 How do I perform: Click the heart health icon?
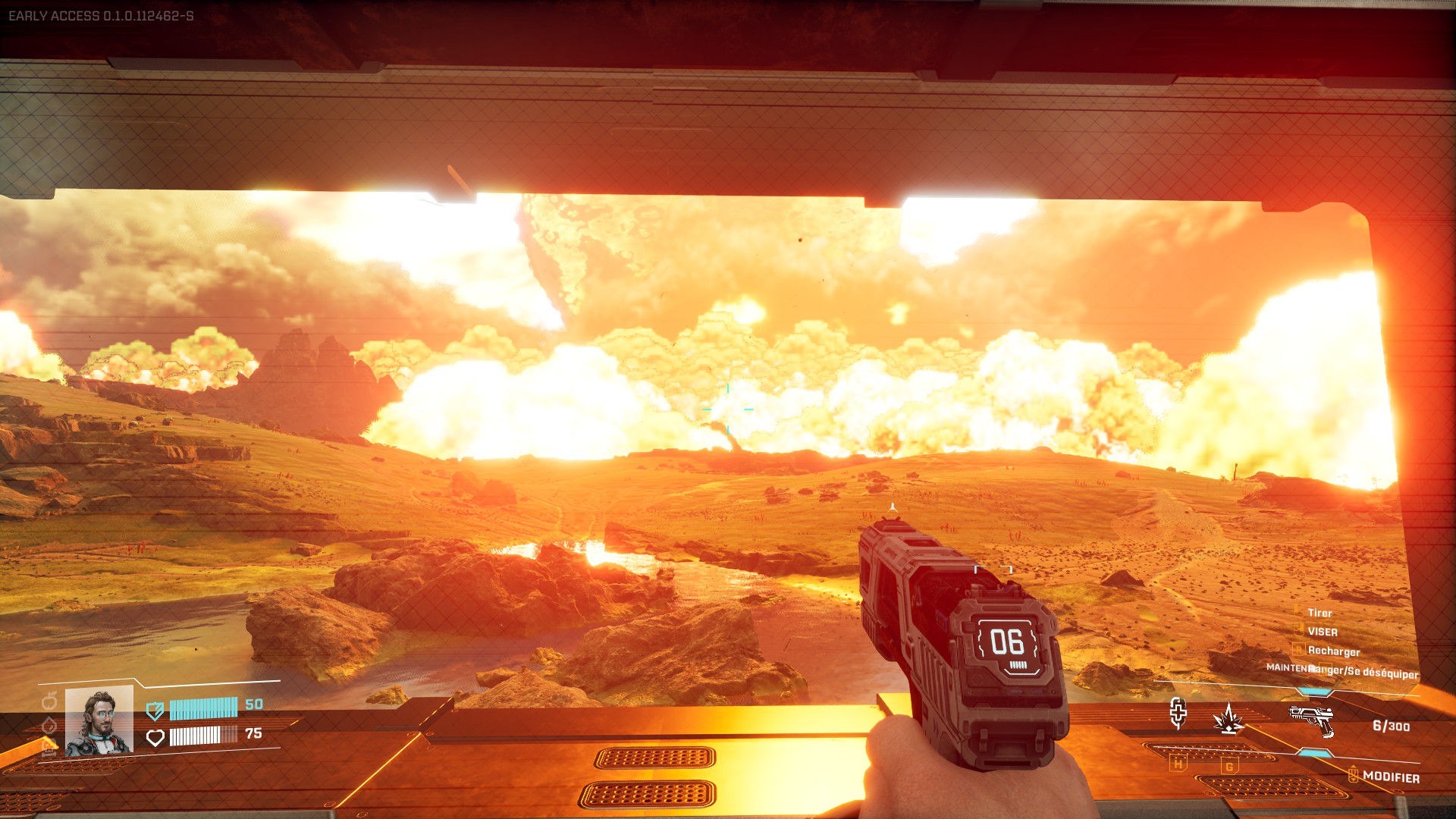click(x=155, y=737)
